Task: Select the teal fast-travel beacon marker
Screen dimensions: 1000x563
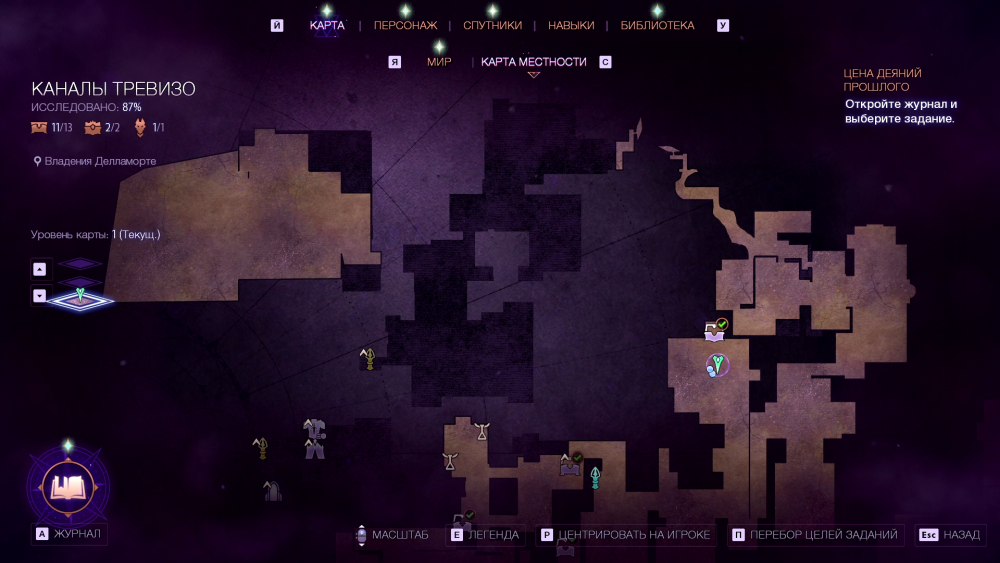Action: coord(595,477)
